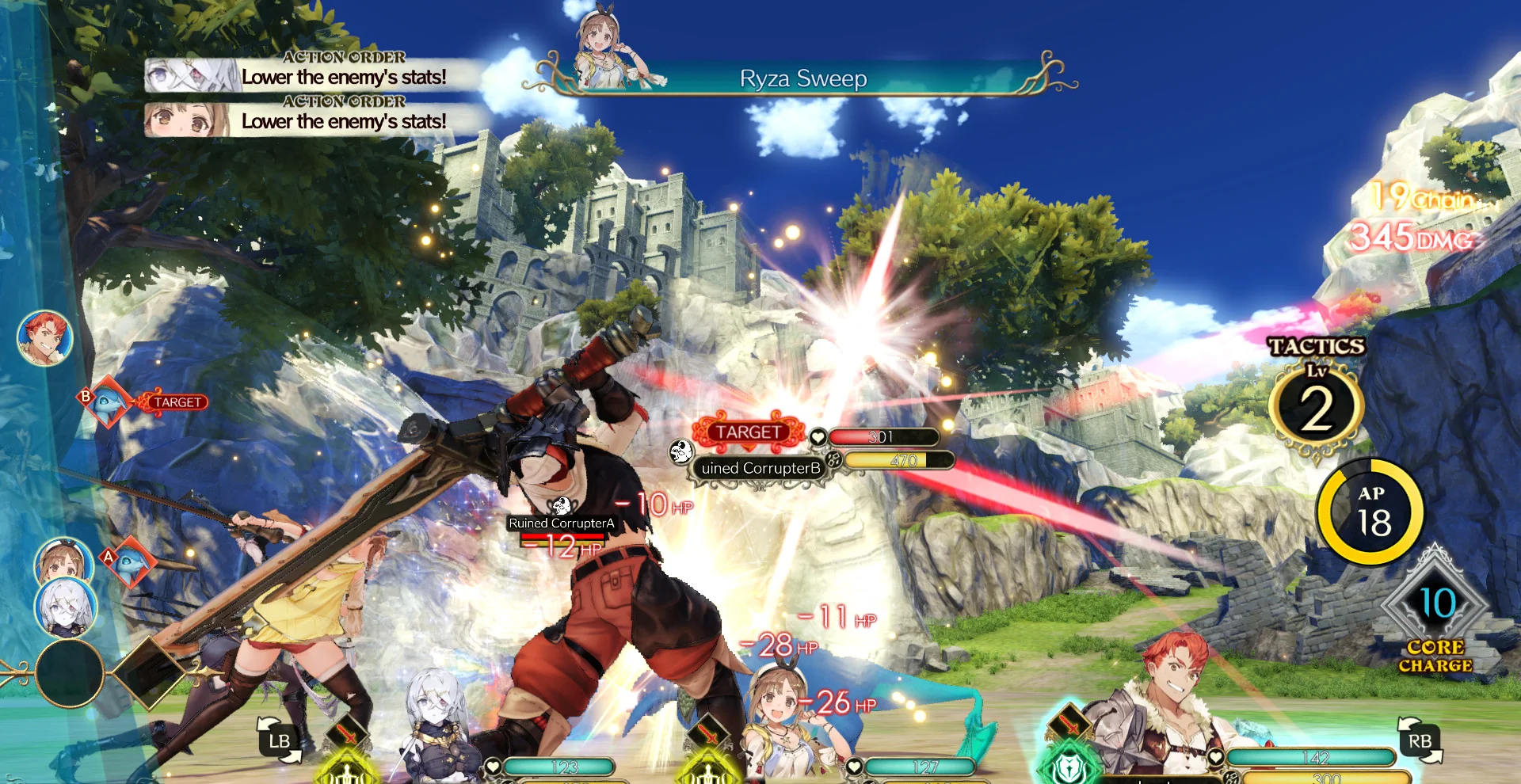The image size is (1521, 784).
Task: Open the first Action Order request from the white-haired ally
Action: (317, 74)
